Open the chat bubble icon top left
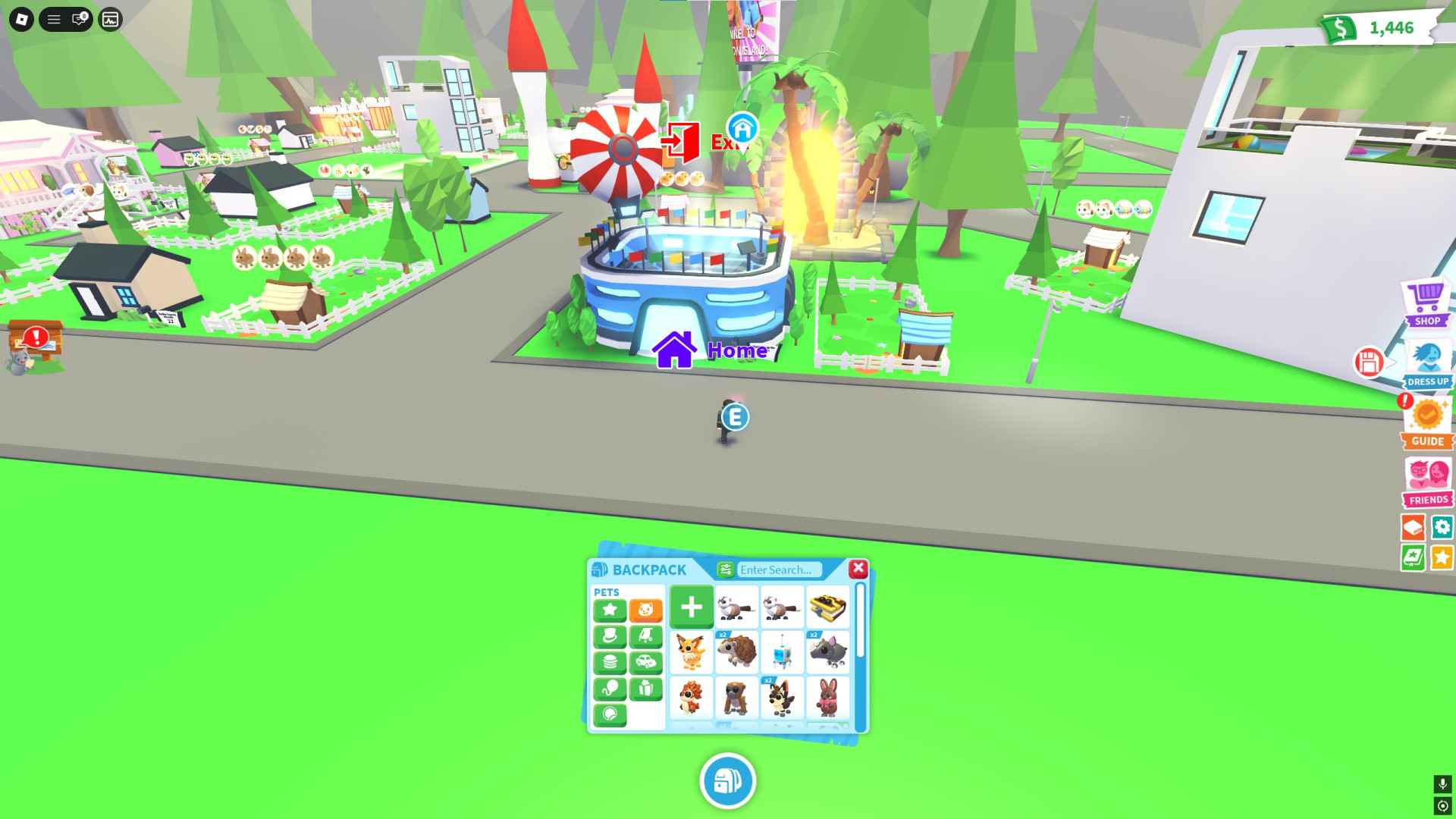Screen dimensions: 1456x819 79,19
